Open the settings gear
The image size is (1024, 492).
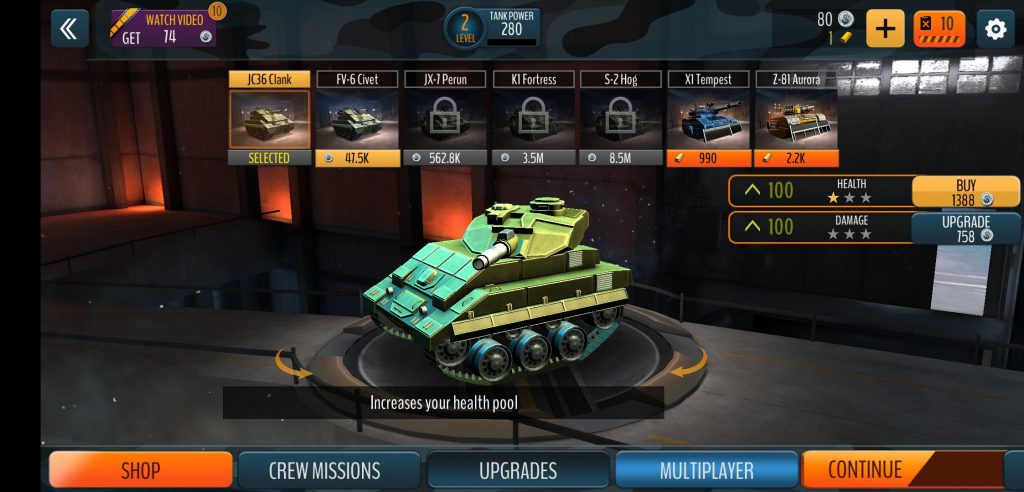(995, 29)
